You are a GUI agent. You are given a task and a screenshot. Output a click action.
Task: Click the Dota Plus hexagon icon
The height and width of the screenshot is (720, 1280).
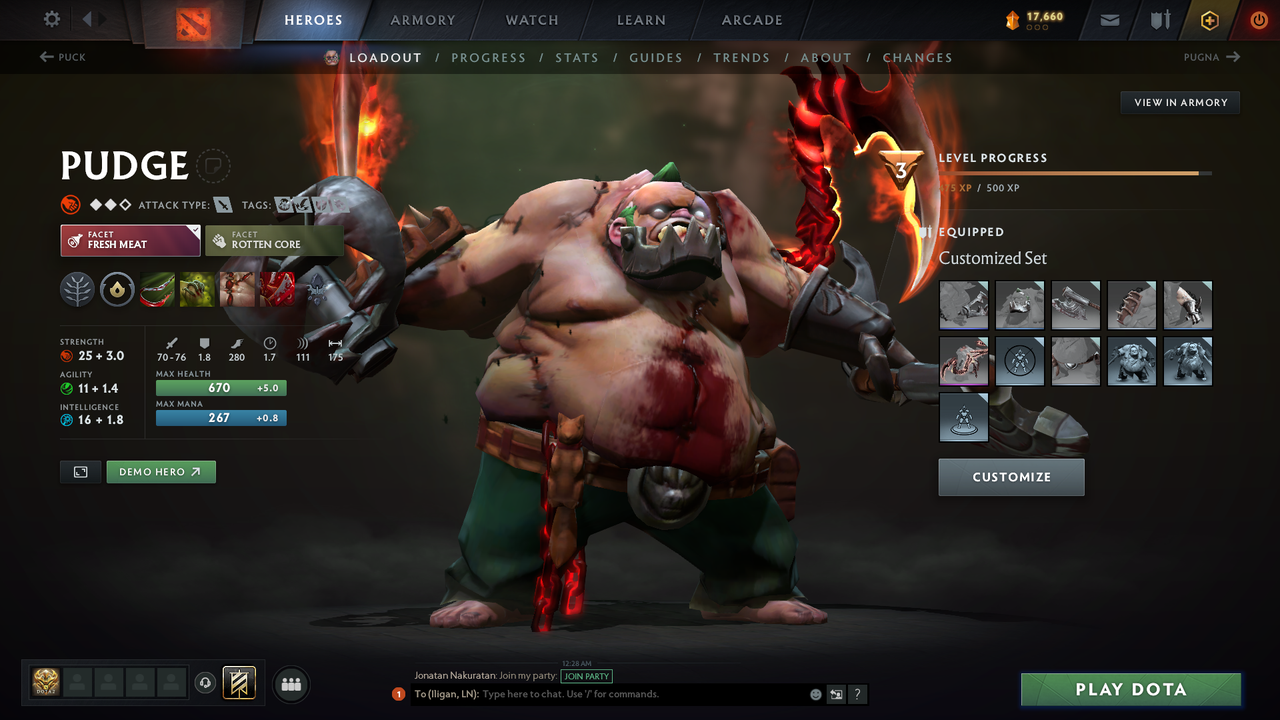[1209, 20]
